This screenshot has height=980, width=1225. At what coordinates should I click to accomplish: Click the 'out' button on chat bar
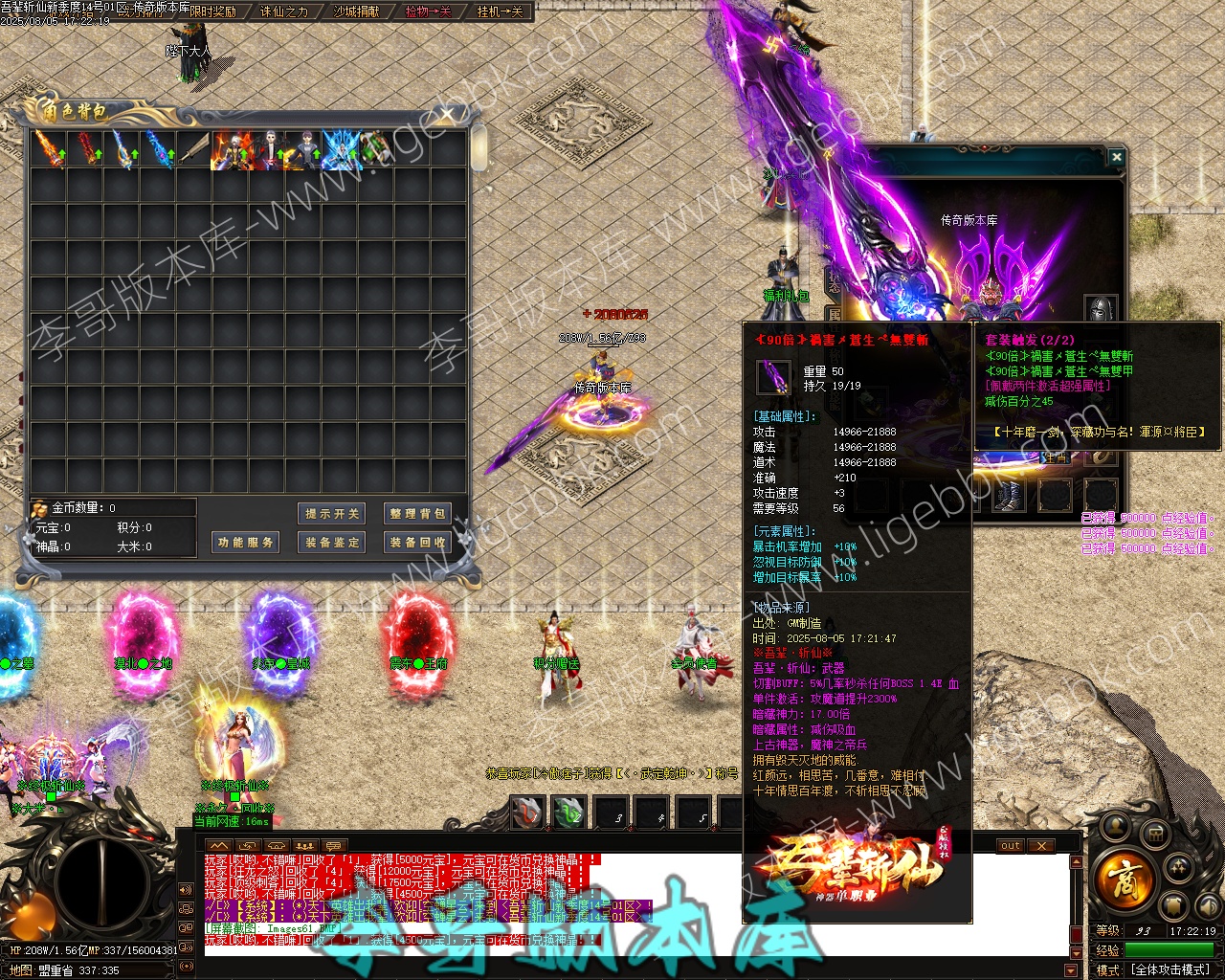[1011, 846]
